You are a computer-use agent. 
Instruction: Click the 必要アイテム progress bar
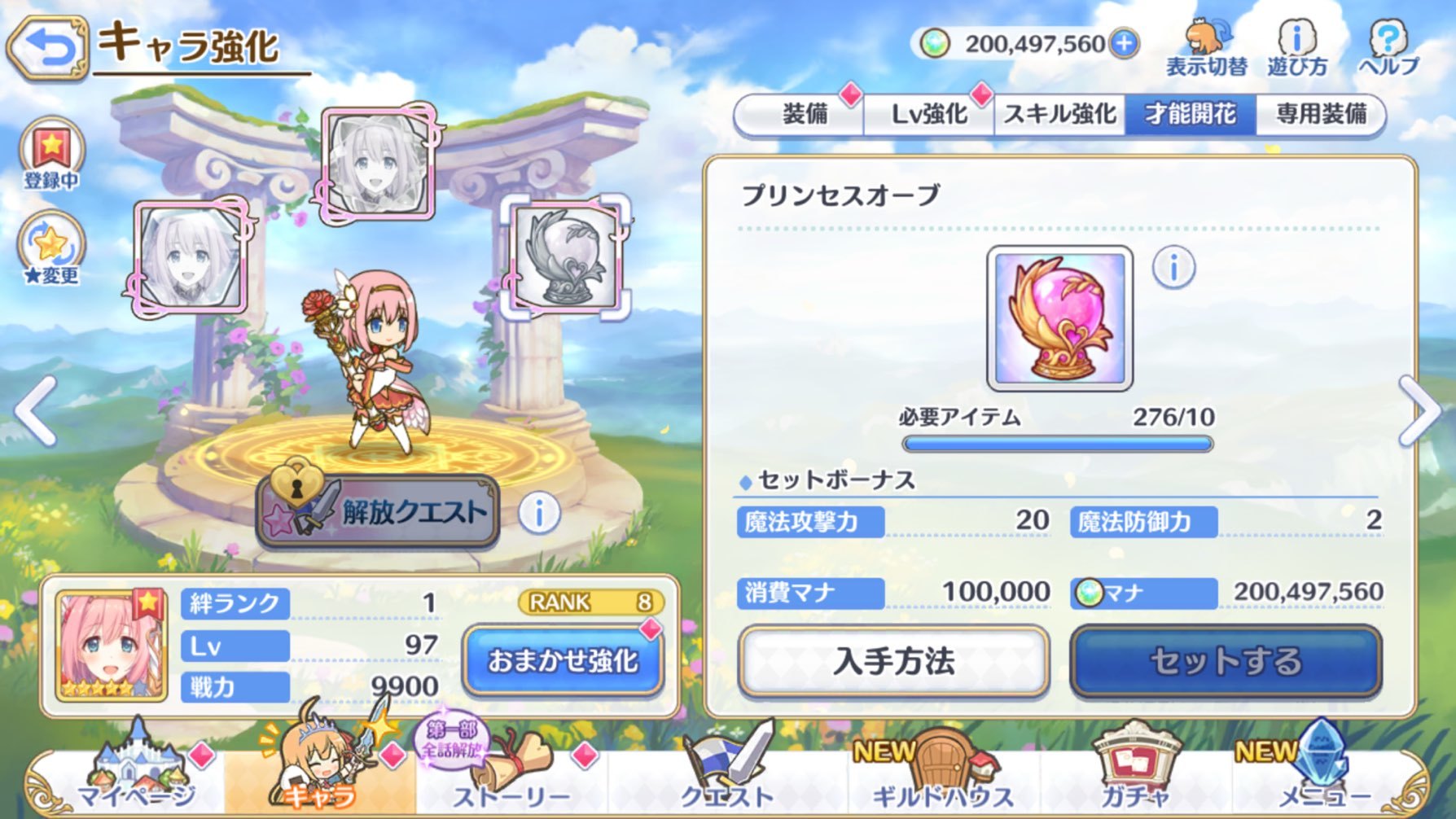1059,442
